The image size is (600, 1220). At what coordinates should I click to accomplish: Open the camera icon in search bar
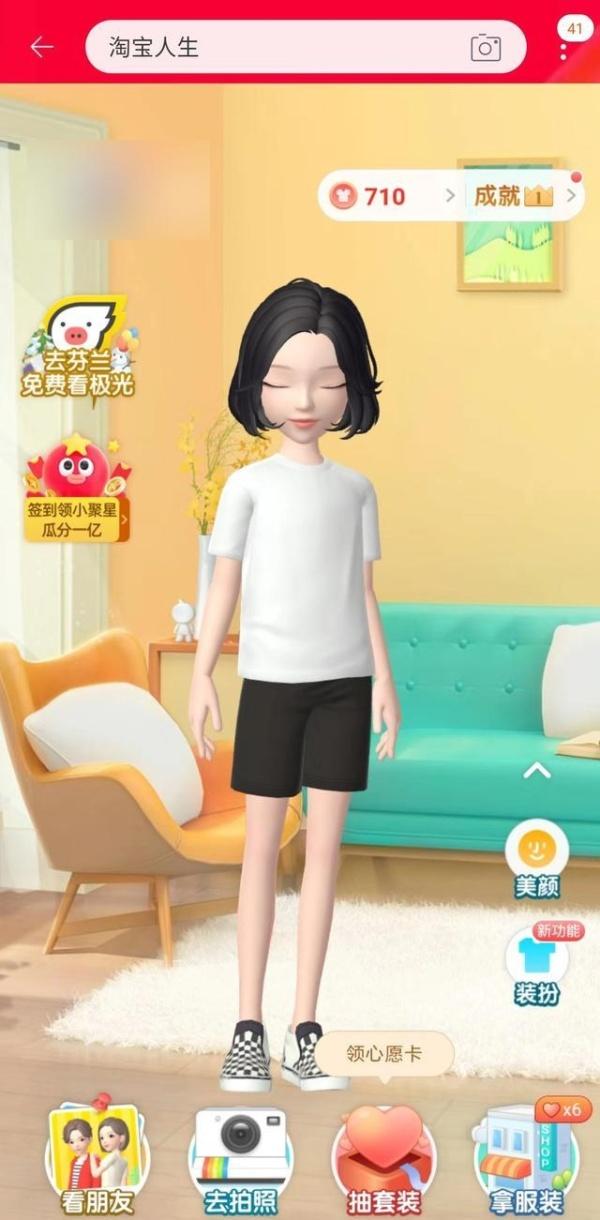coord(486,47)
